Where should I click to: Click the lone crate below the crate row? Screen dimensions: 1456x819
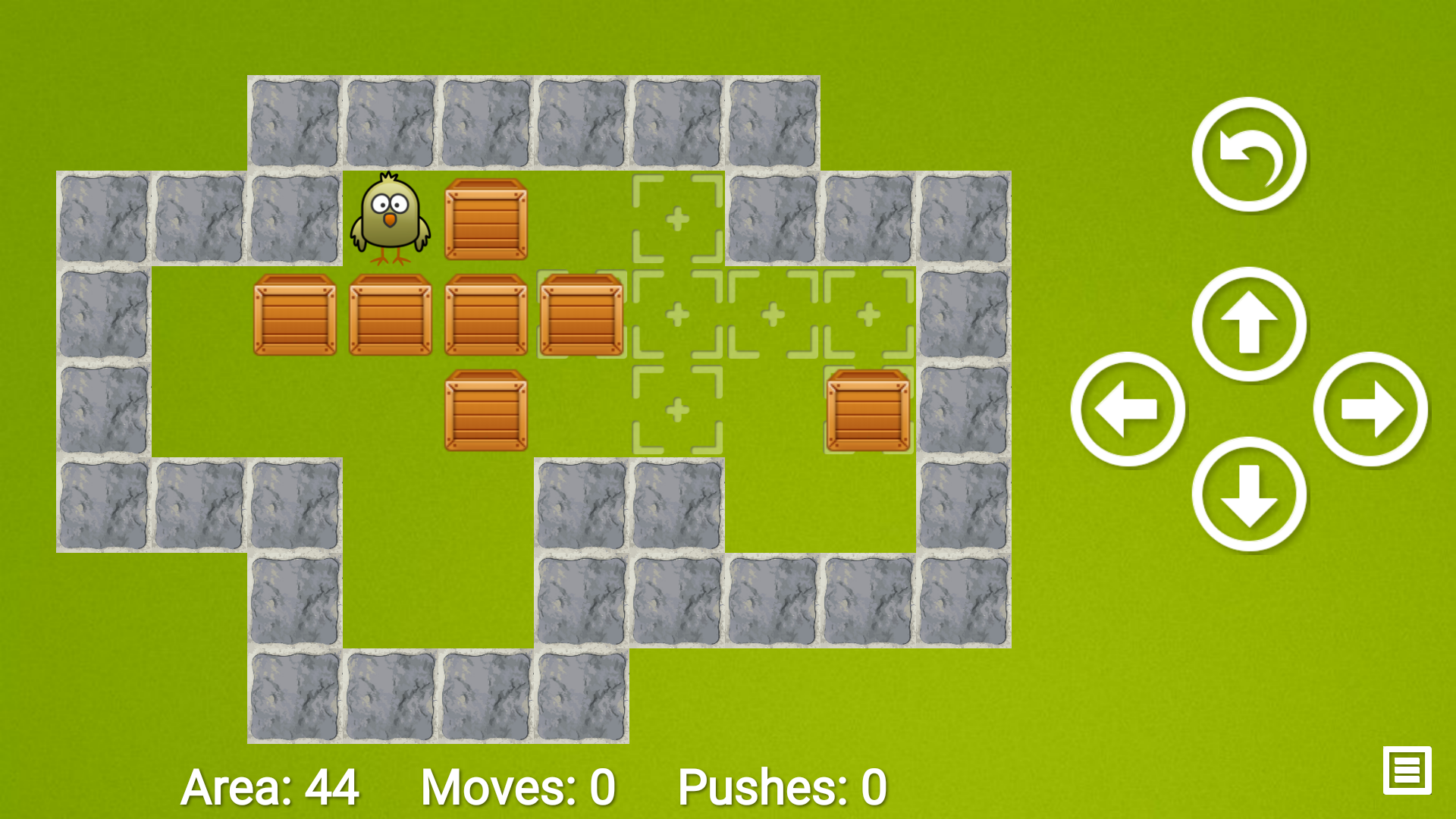[x=486, y=409]
